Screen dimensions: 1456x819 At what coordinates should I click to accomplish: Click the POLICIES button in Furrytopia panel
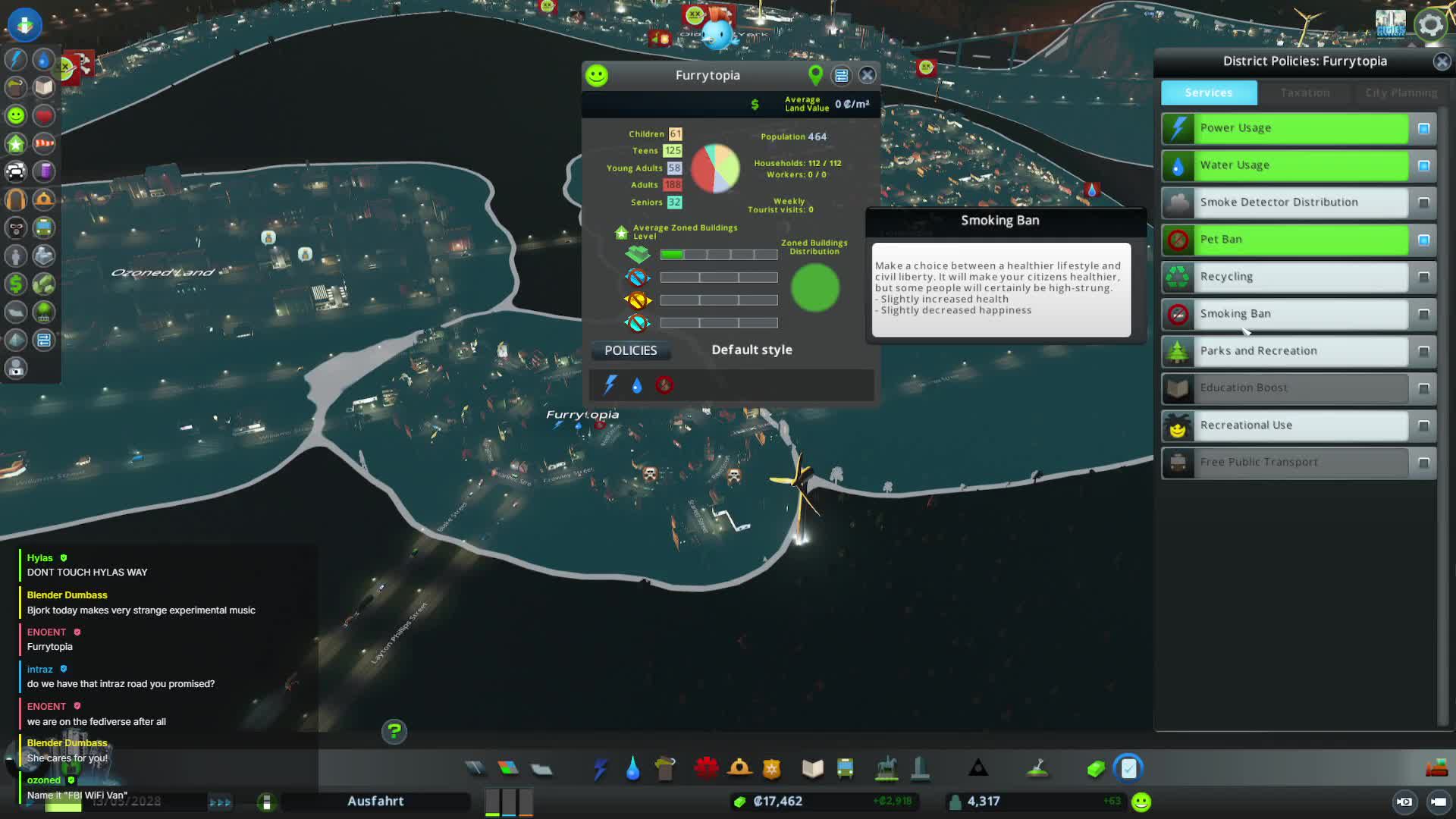point(630,350)
